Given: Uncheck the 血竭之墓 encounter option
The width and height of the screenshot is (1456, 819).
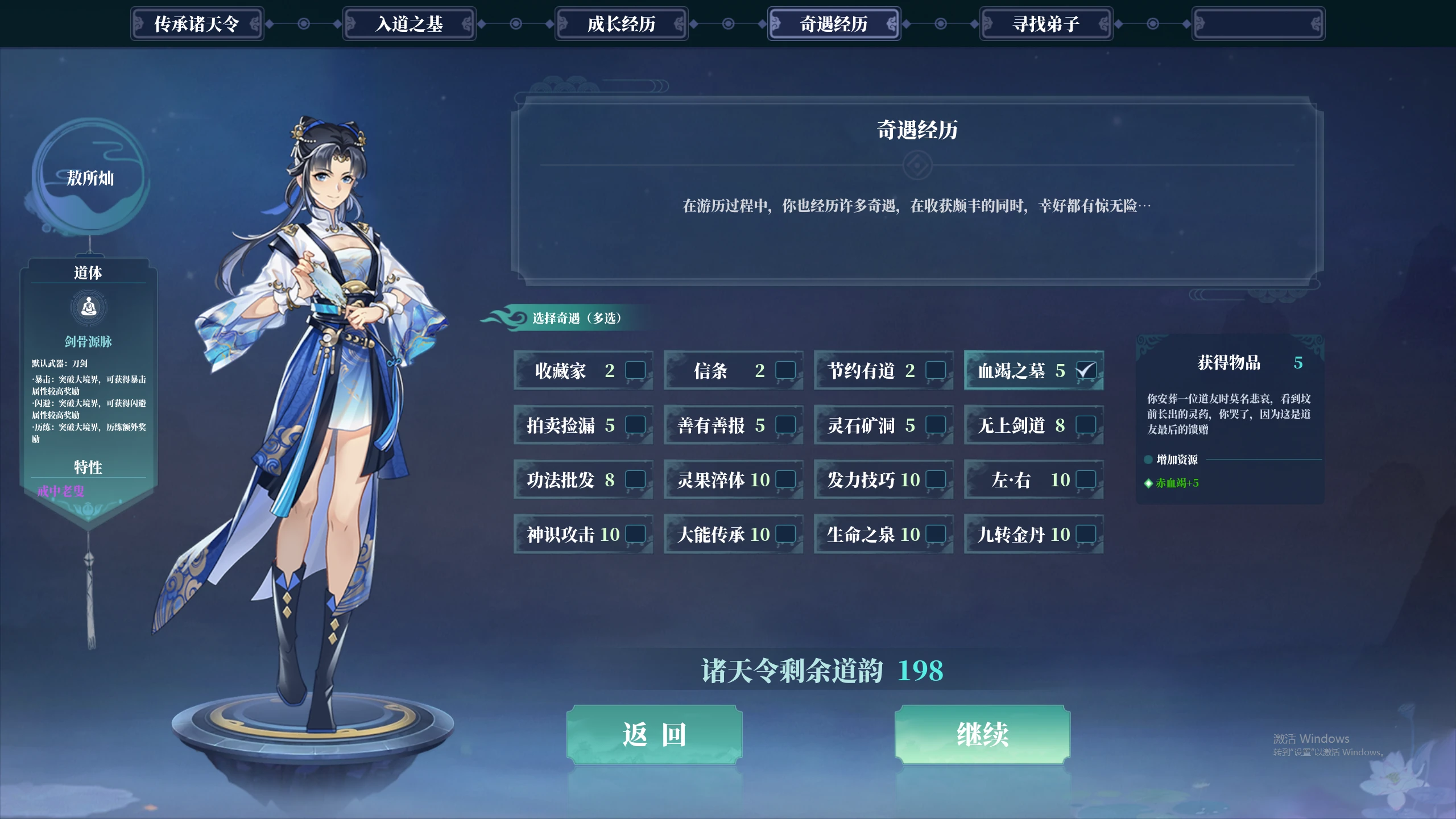Looking at the screenshot, I should (x=1085, y=370).
